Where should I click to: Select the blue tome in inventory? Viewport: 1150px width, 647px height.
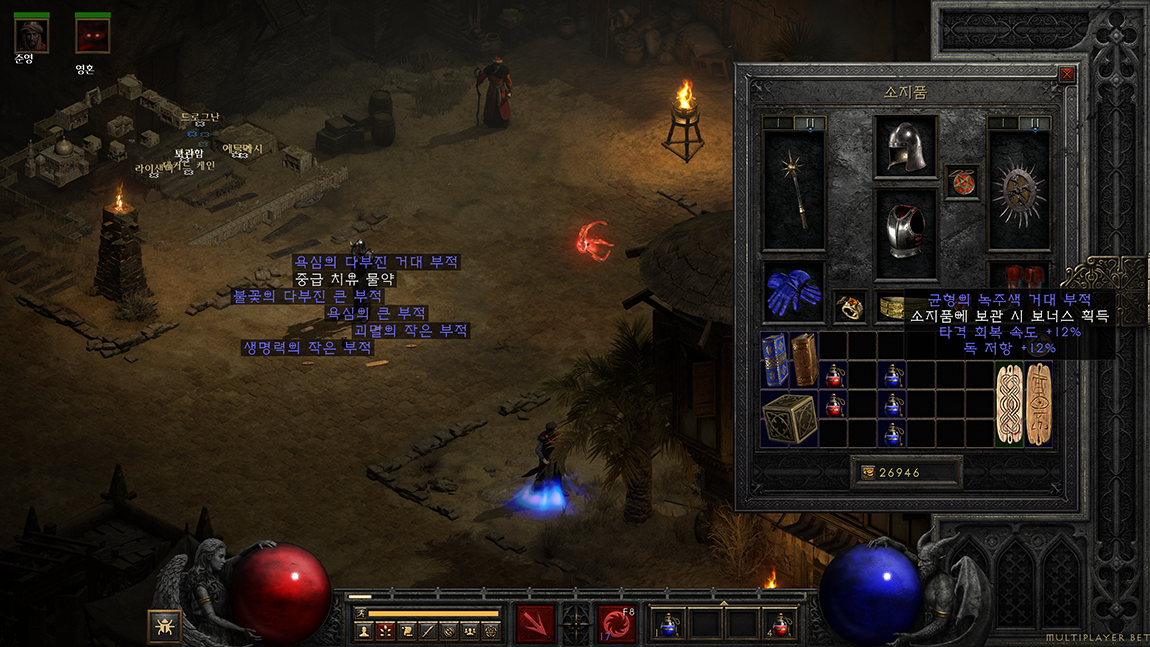[x=775, y=359]
